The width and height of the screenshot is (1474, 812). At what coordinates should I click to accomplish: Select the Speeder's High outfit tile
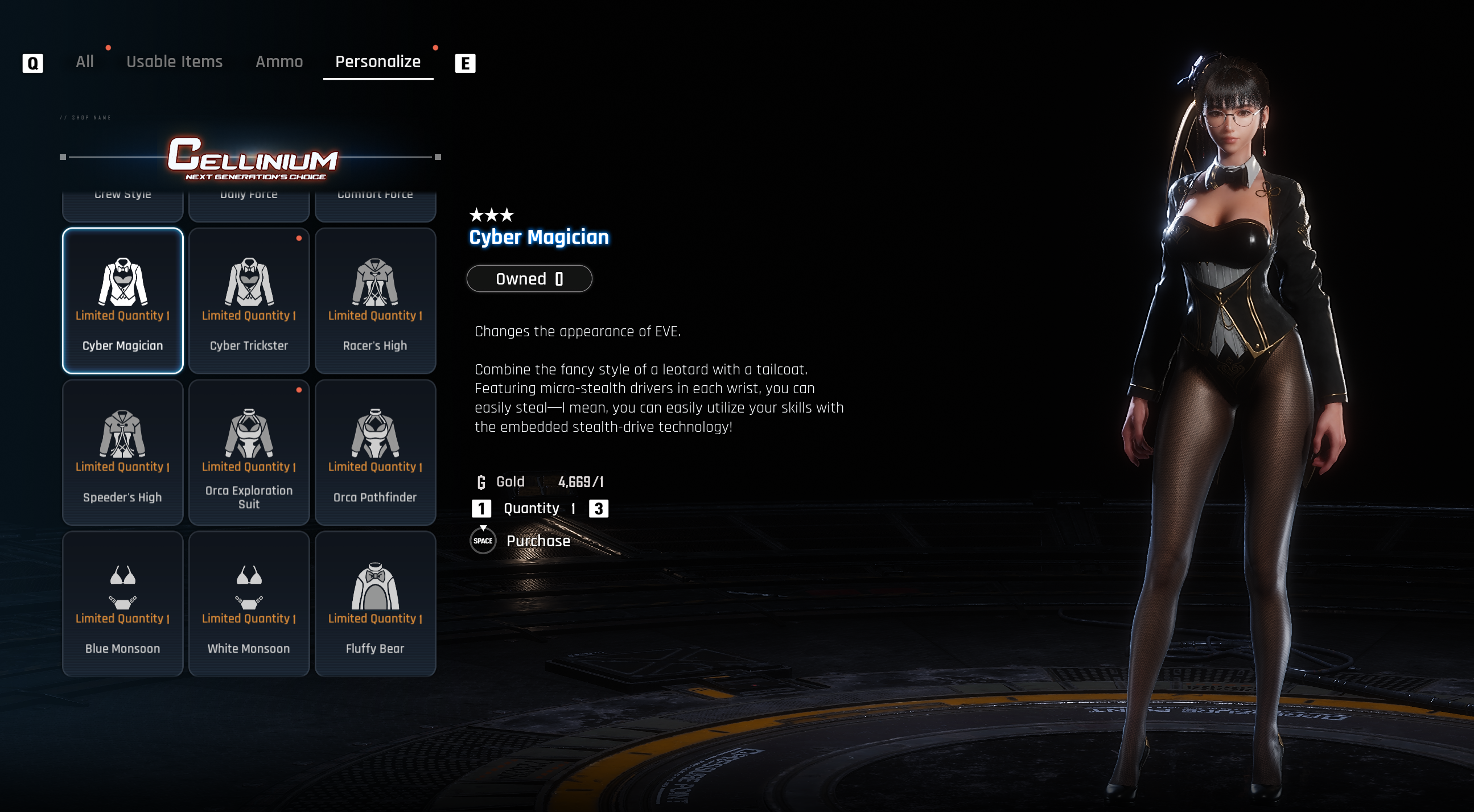[x=122, y=452]
